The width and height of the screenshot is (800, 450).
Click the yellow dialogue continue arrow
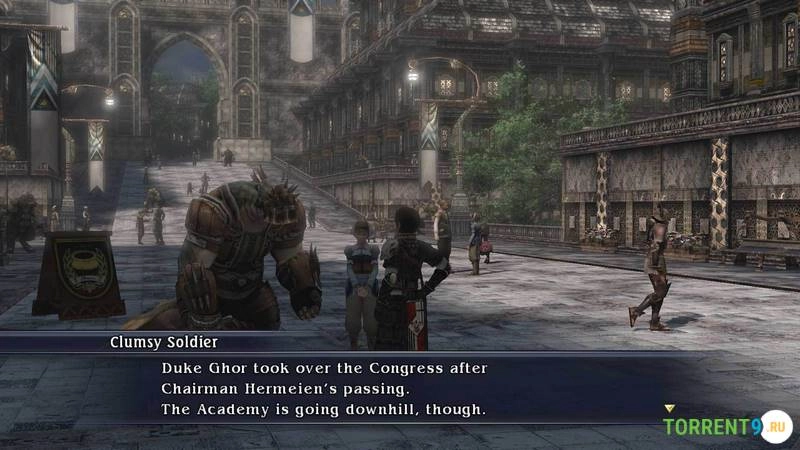click(x=669, y=408)
